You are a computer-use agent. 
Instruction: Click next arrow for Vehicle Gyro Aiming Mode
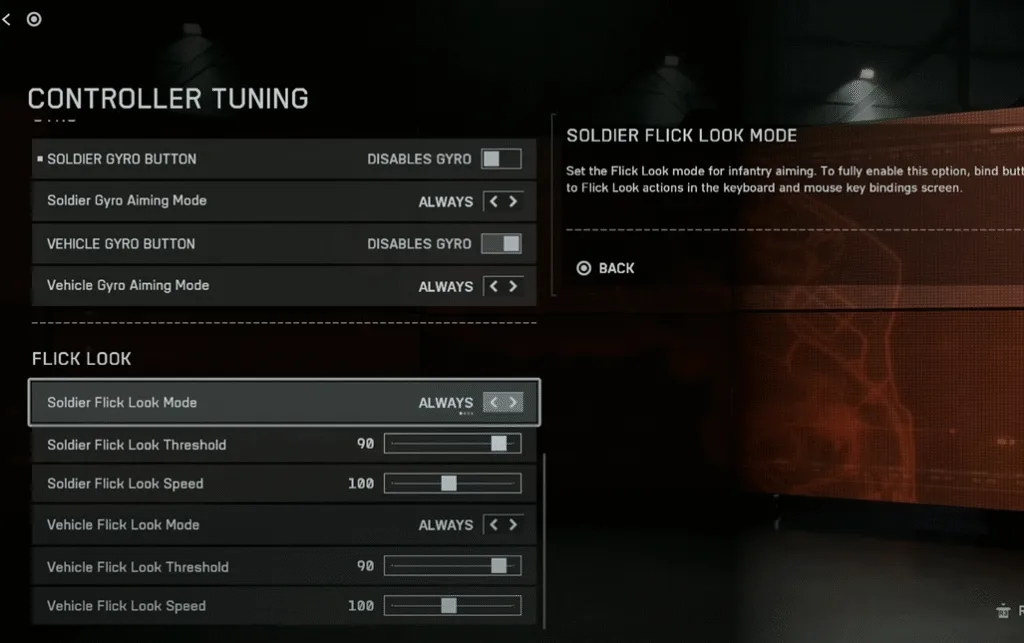click(x=513, y=286)
